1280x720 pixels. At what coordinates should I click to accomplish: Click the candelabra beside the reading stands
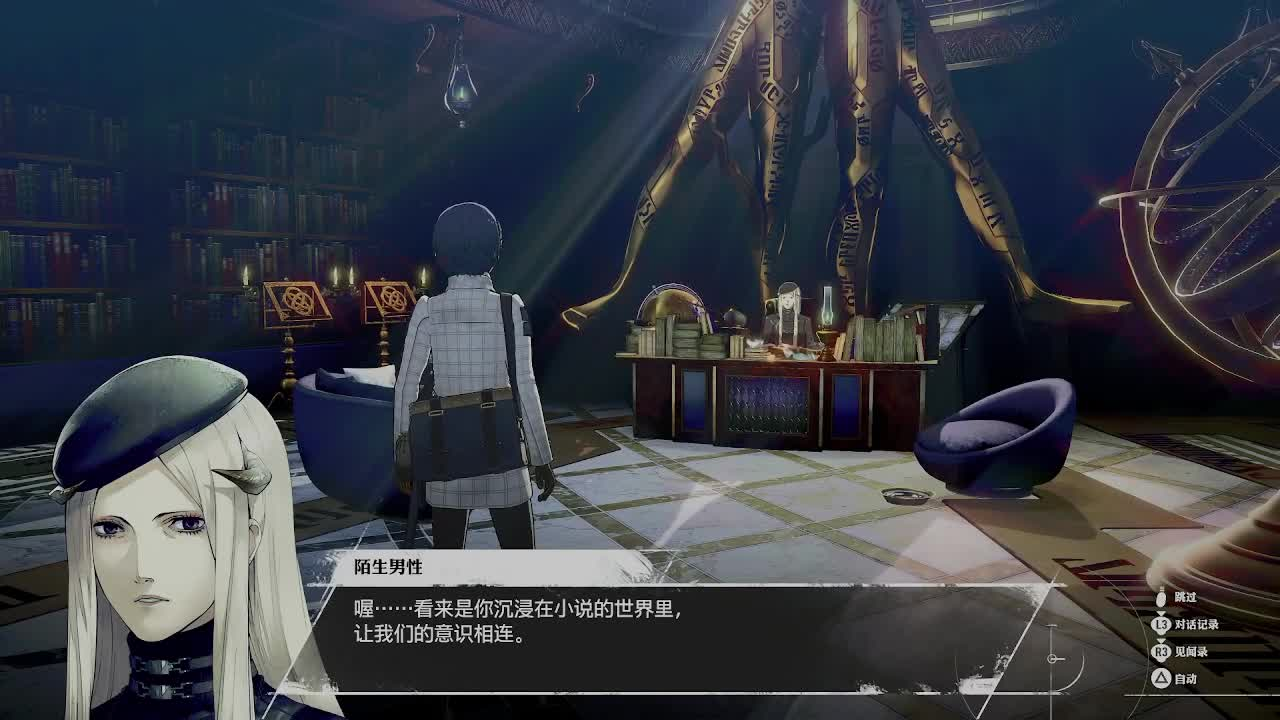click(x=345, y=280)
